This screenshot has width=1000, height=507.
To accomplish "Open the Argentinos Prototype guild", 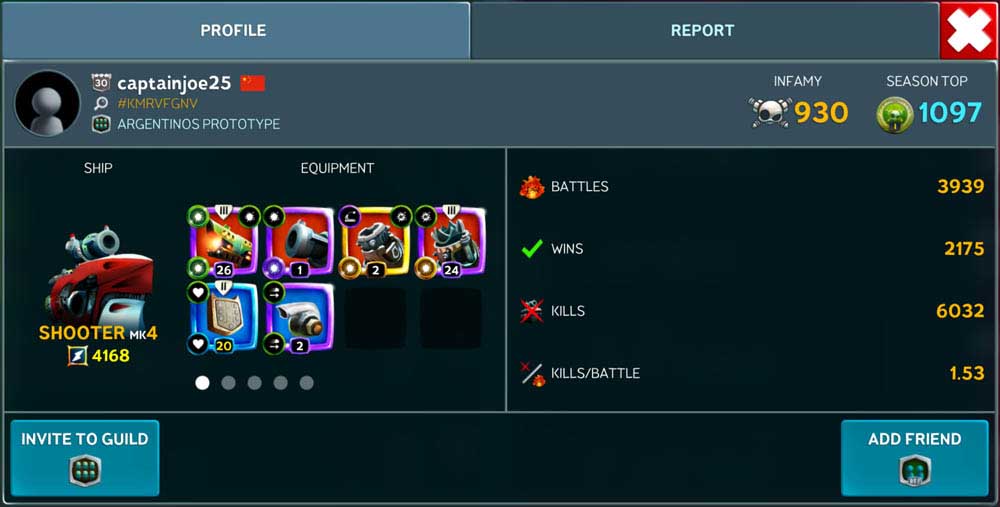I will pos(198,124).
